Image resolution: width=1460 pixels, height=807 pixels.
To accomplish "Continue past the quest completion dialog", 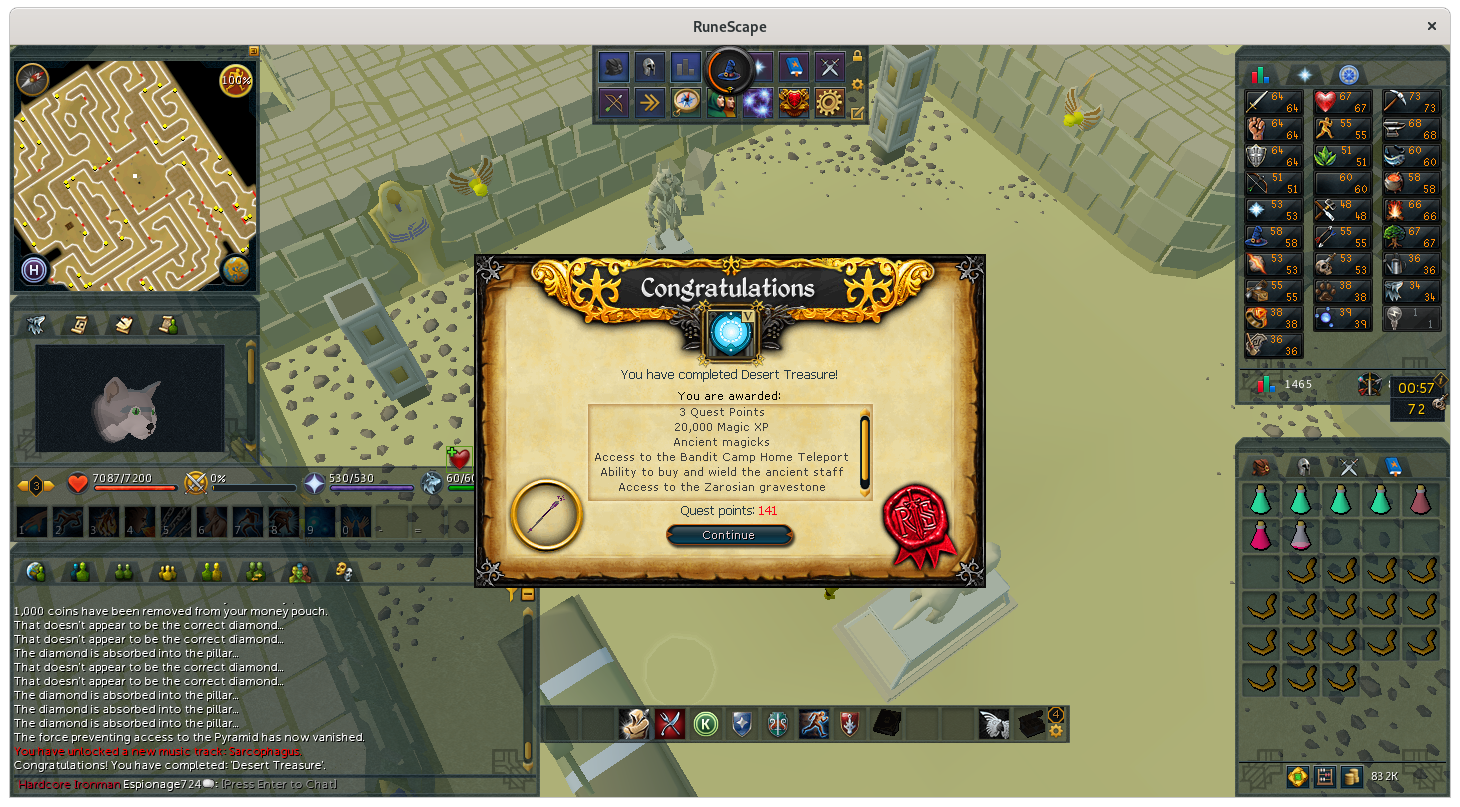I will tap(728, 535).
